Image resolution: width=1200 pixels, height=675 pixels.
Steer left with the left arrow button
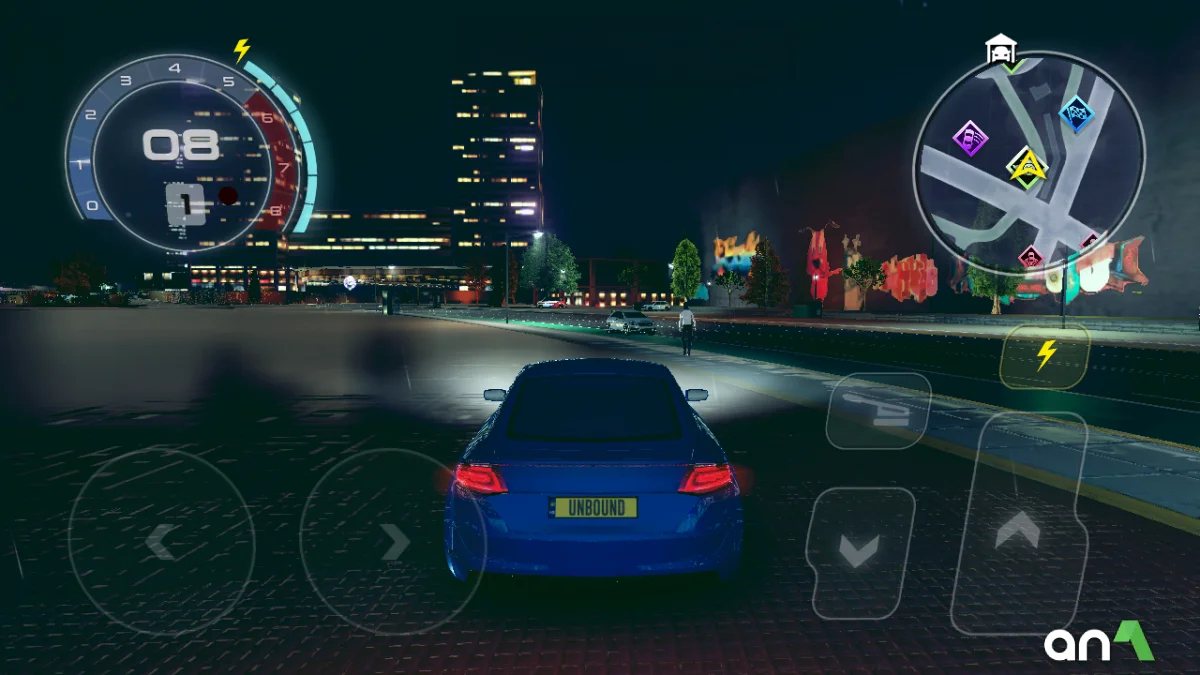point(160,541)
